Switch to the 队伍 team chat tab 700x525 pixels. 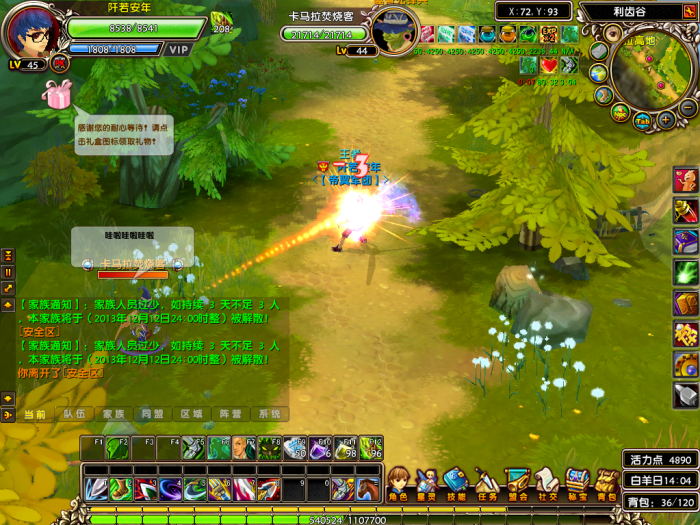pos(74,414)
